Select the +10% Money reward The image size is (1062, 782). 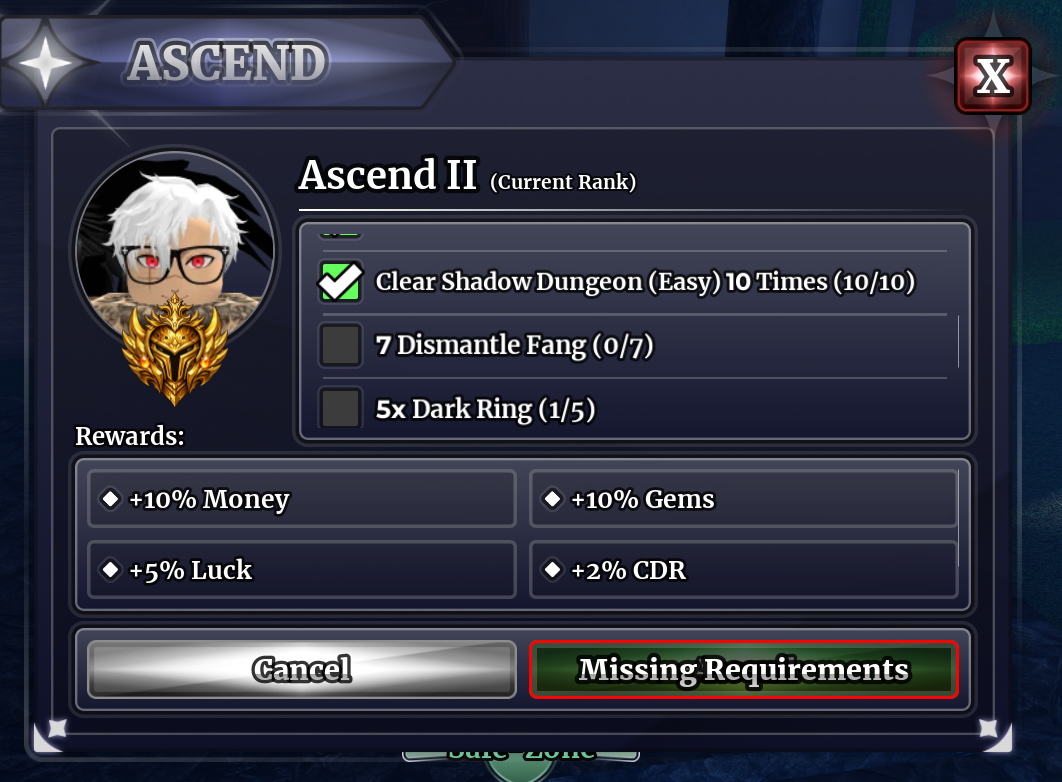pos(302,499)
